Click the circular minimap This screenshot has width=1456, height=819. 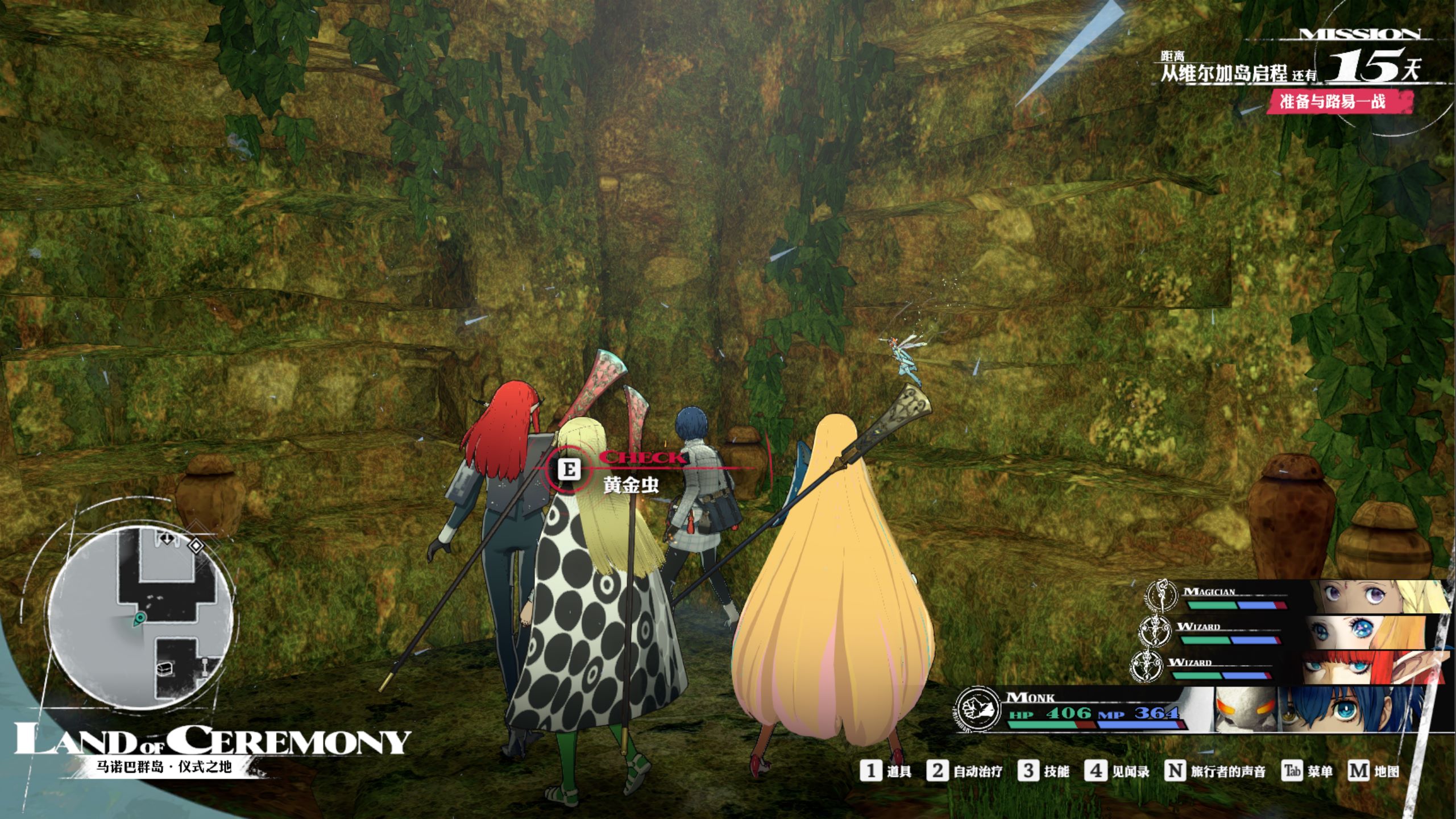140,618
